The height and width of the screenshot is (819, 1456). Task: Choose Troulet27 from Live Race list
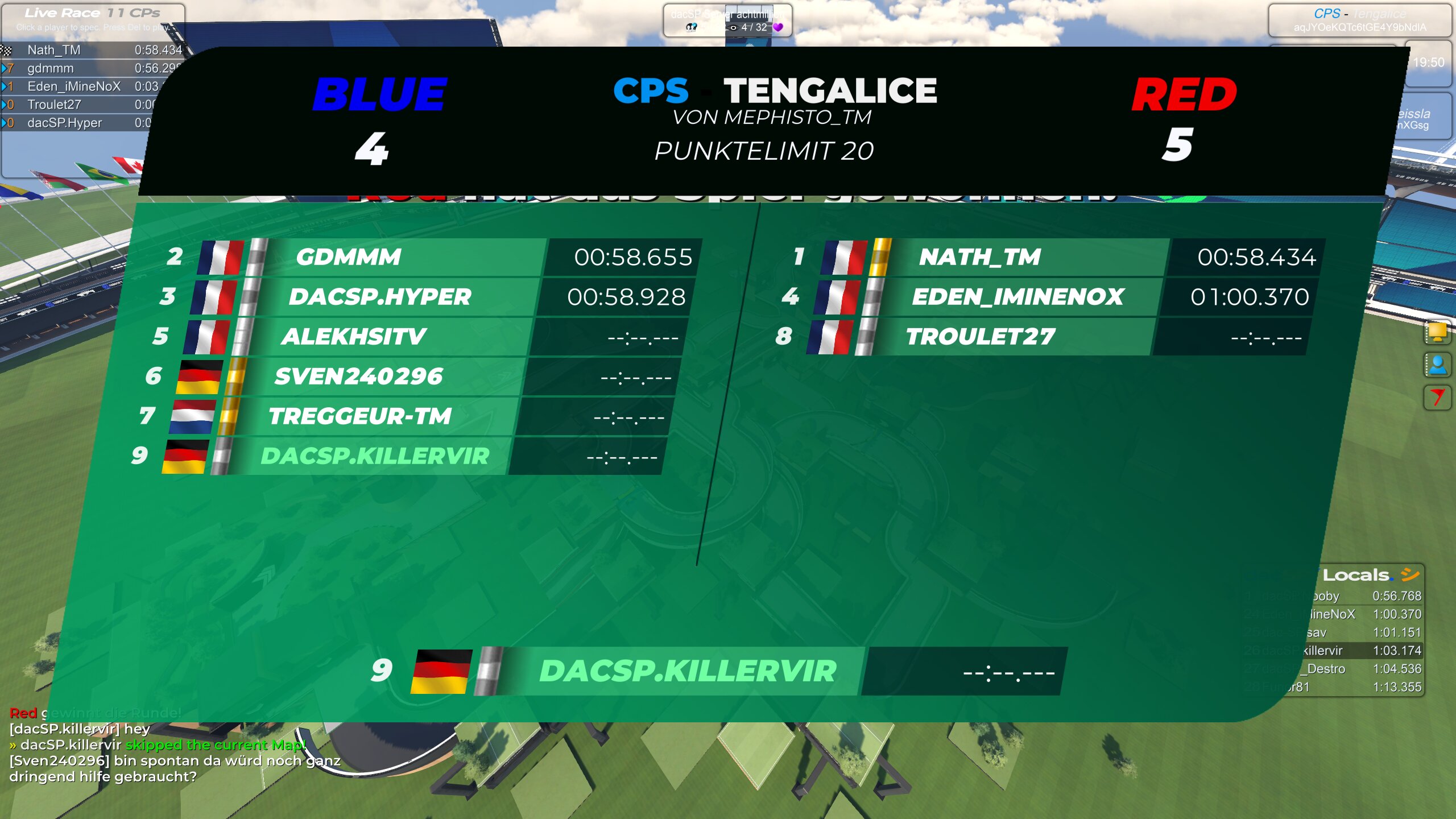click(55, 105)
